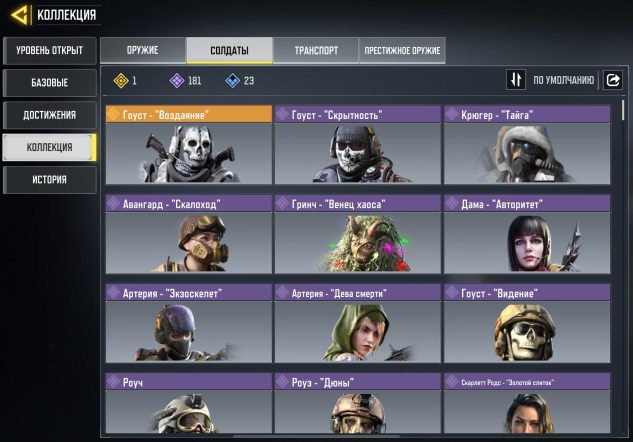Toggle the sort order arrows button
Screen dimensions: 633x442
pos(516,80)
